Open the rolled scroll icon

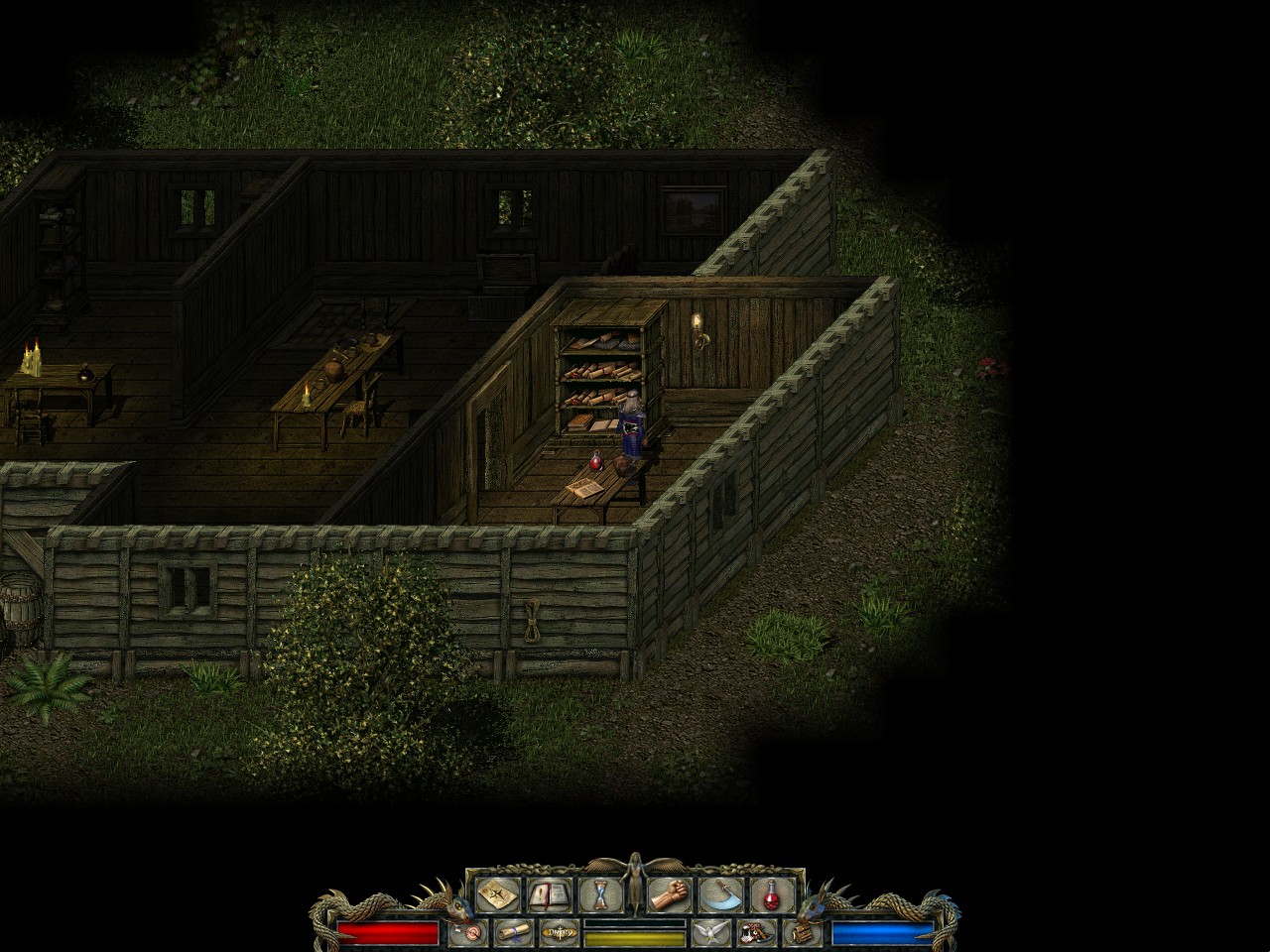tap(514, 932)
